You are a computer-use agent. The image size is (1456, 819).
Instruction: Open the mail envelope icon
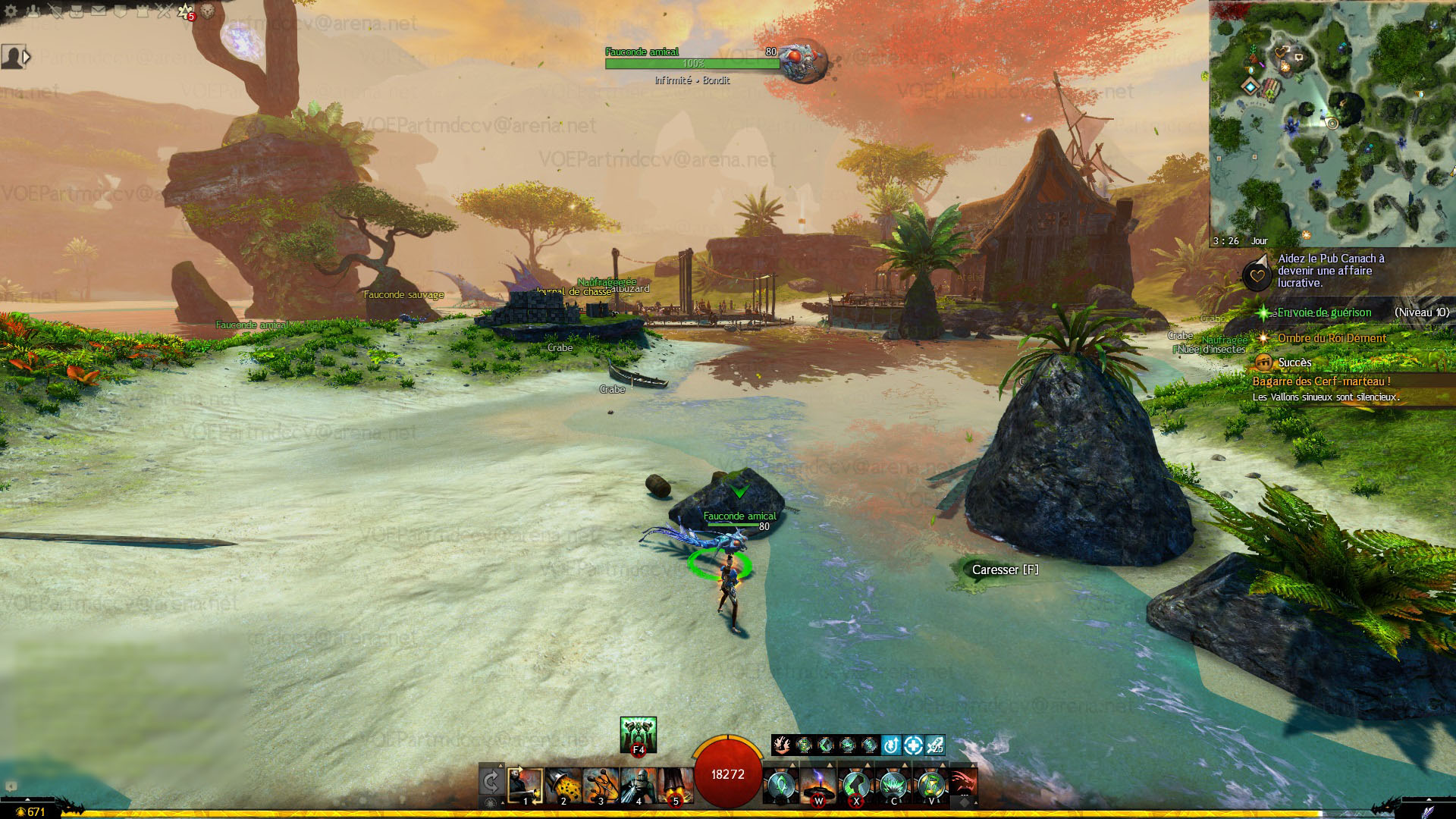[99, 11]
